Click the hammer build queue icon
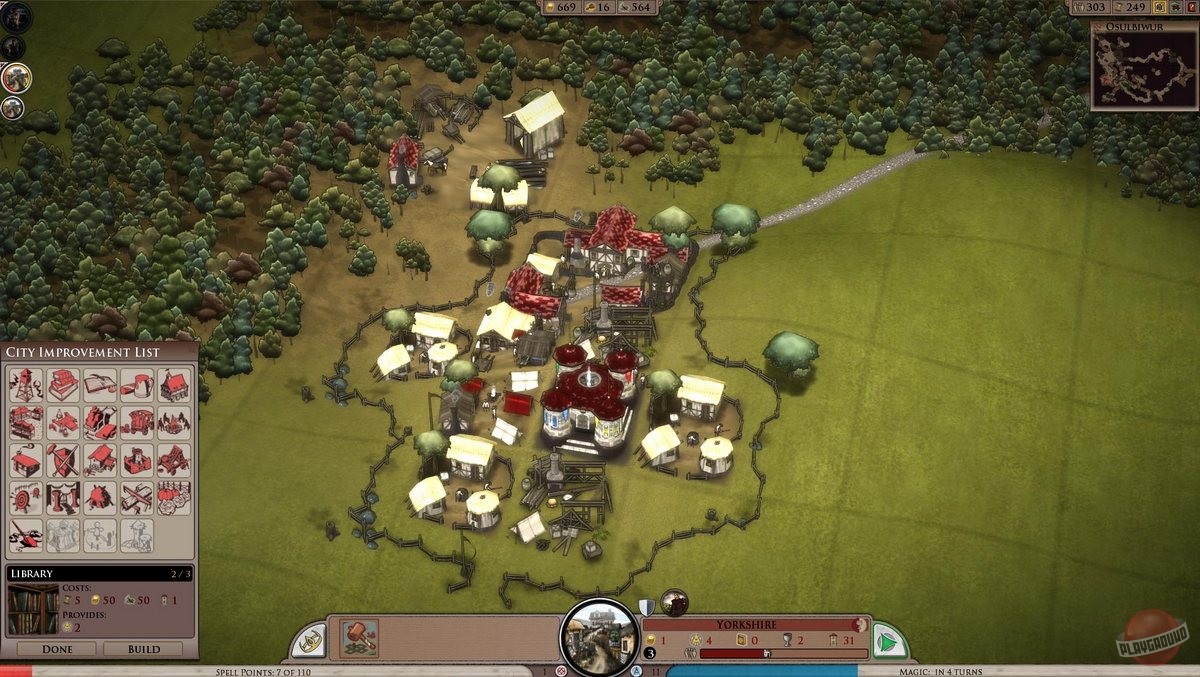Screen dimensions: 1200x677 [x=359, y=637]
